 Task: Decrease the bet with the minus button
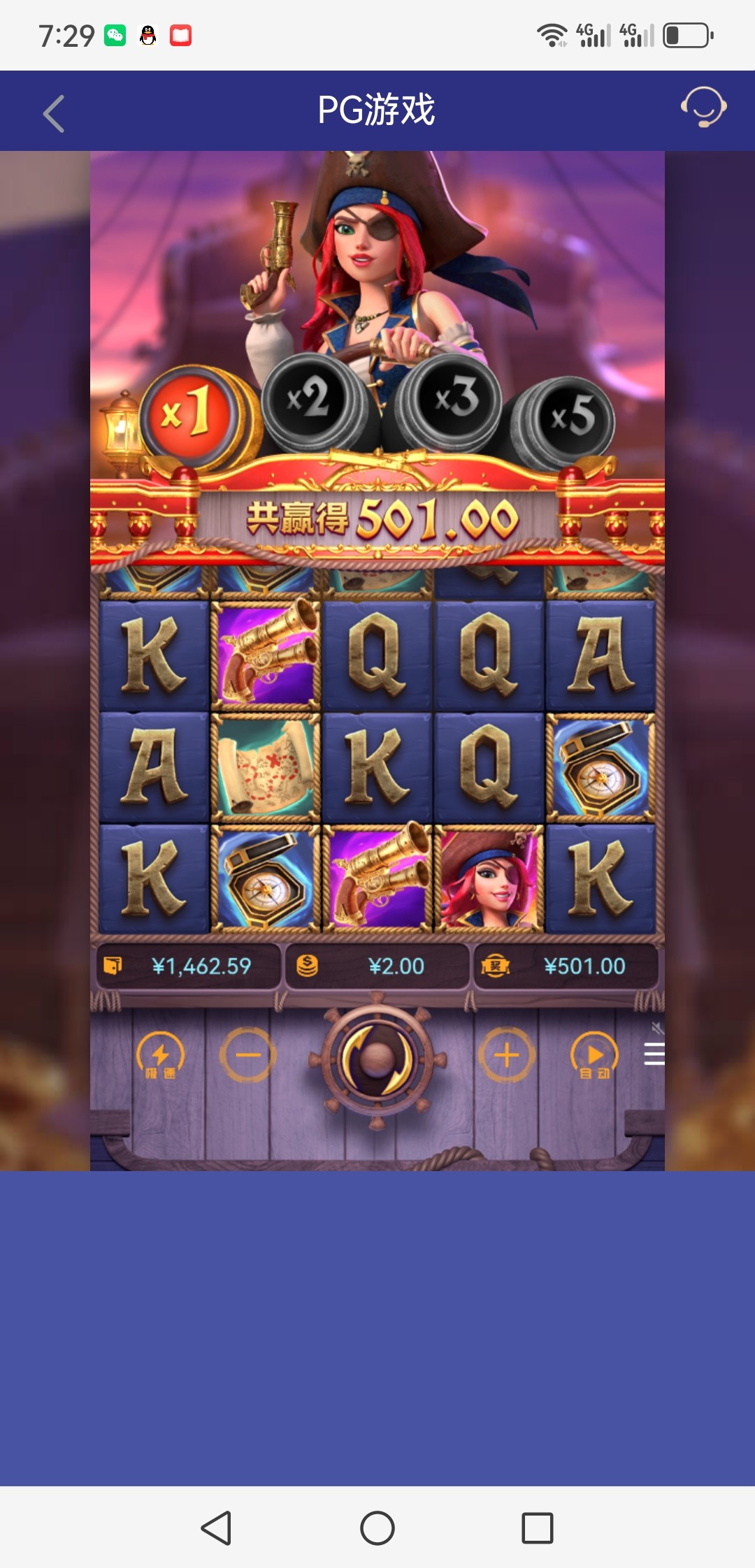click(247, 1055)
